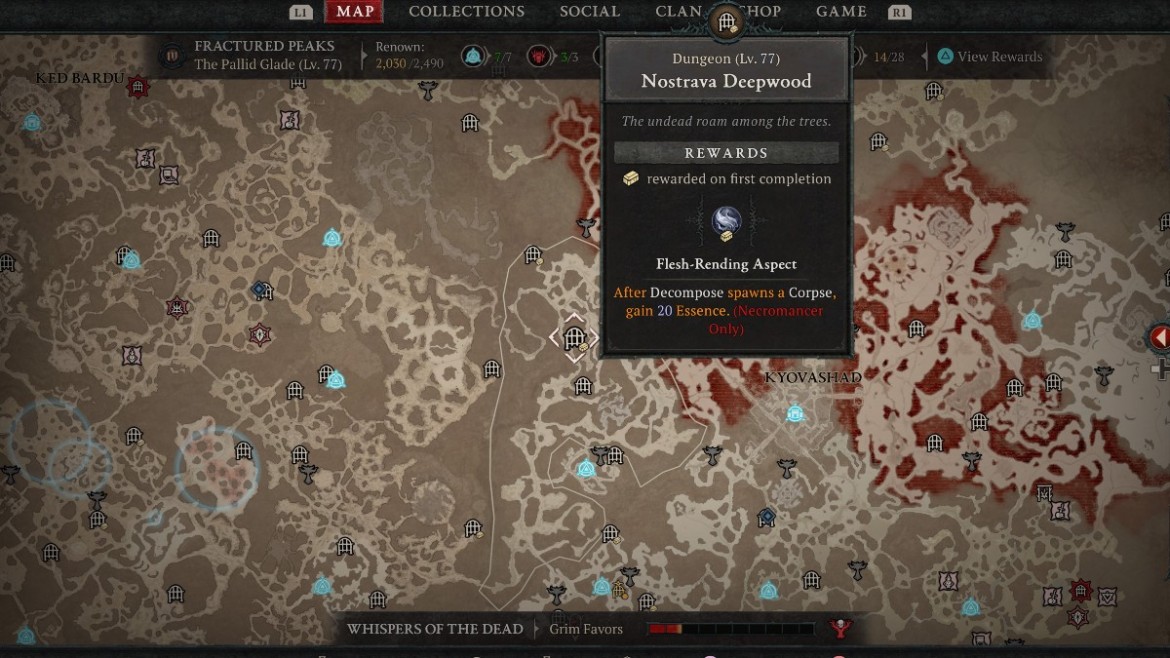Select the Clan tab
The width and height of the screenshot is (1170, 658).
(x=678, y=12)
